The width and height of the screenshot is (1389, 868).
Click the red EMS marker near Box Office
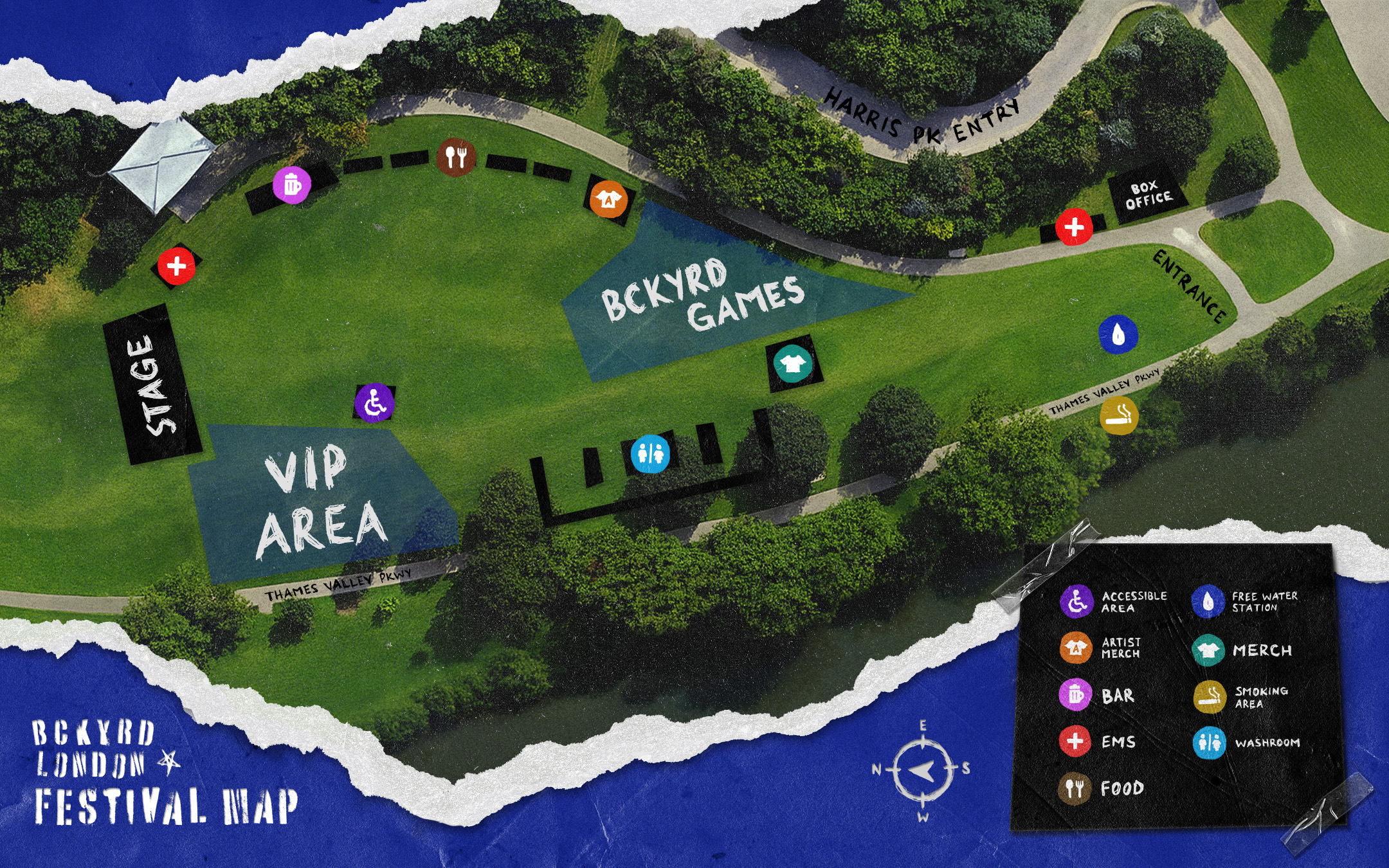1074,226
